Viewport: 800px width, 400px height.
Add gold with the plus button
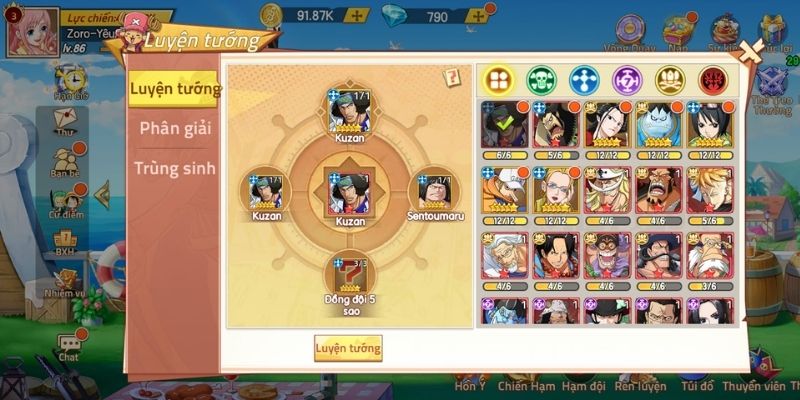point(357,16)
